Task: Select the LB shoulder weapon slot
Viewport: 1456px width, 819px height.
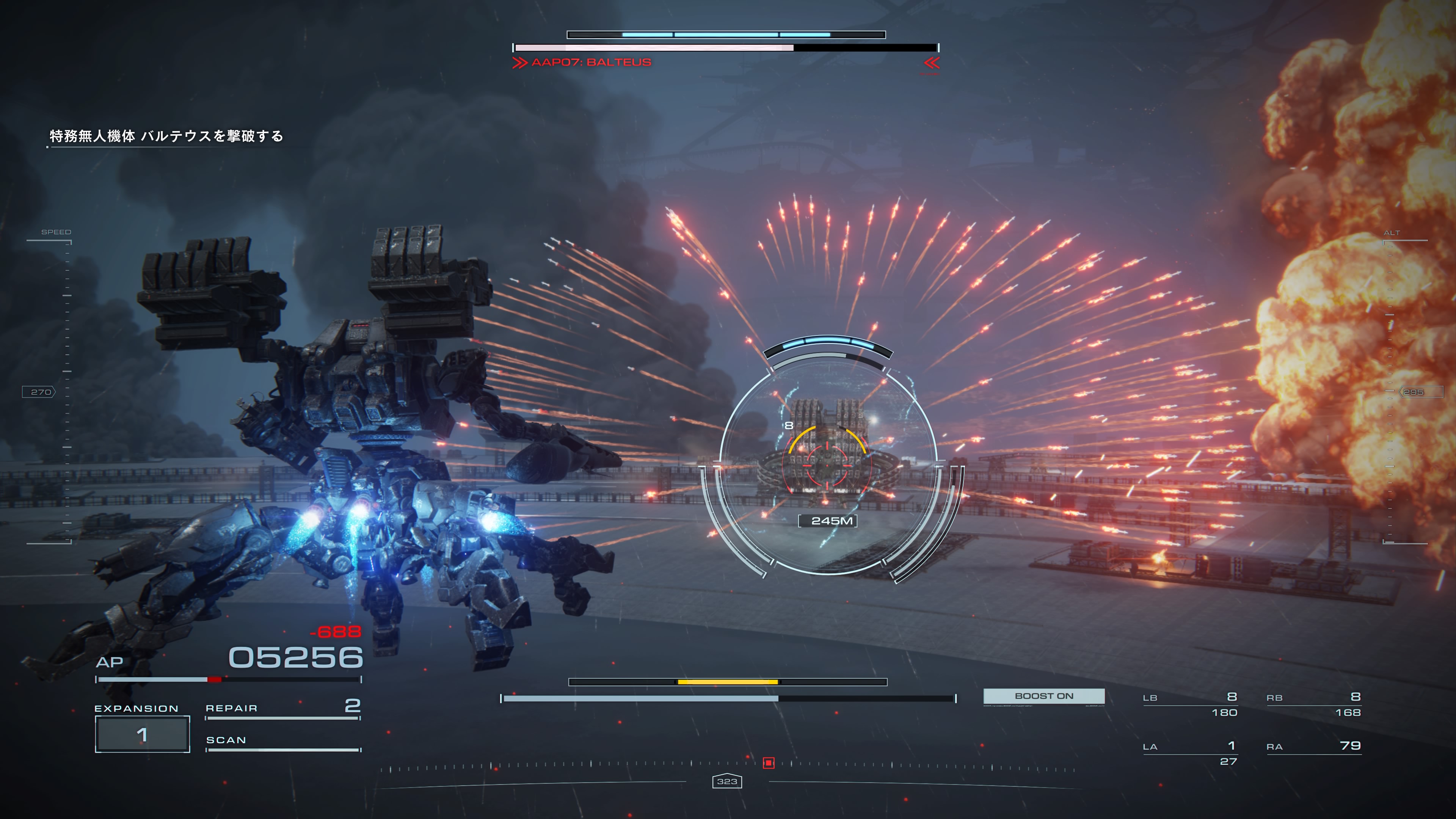Action: pos(1190,704)
